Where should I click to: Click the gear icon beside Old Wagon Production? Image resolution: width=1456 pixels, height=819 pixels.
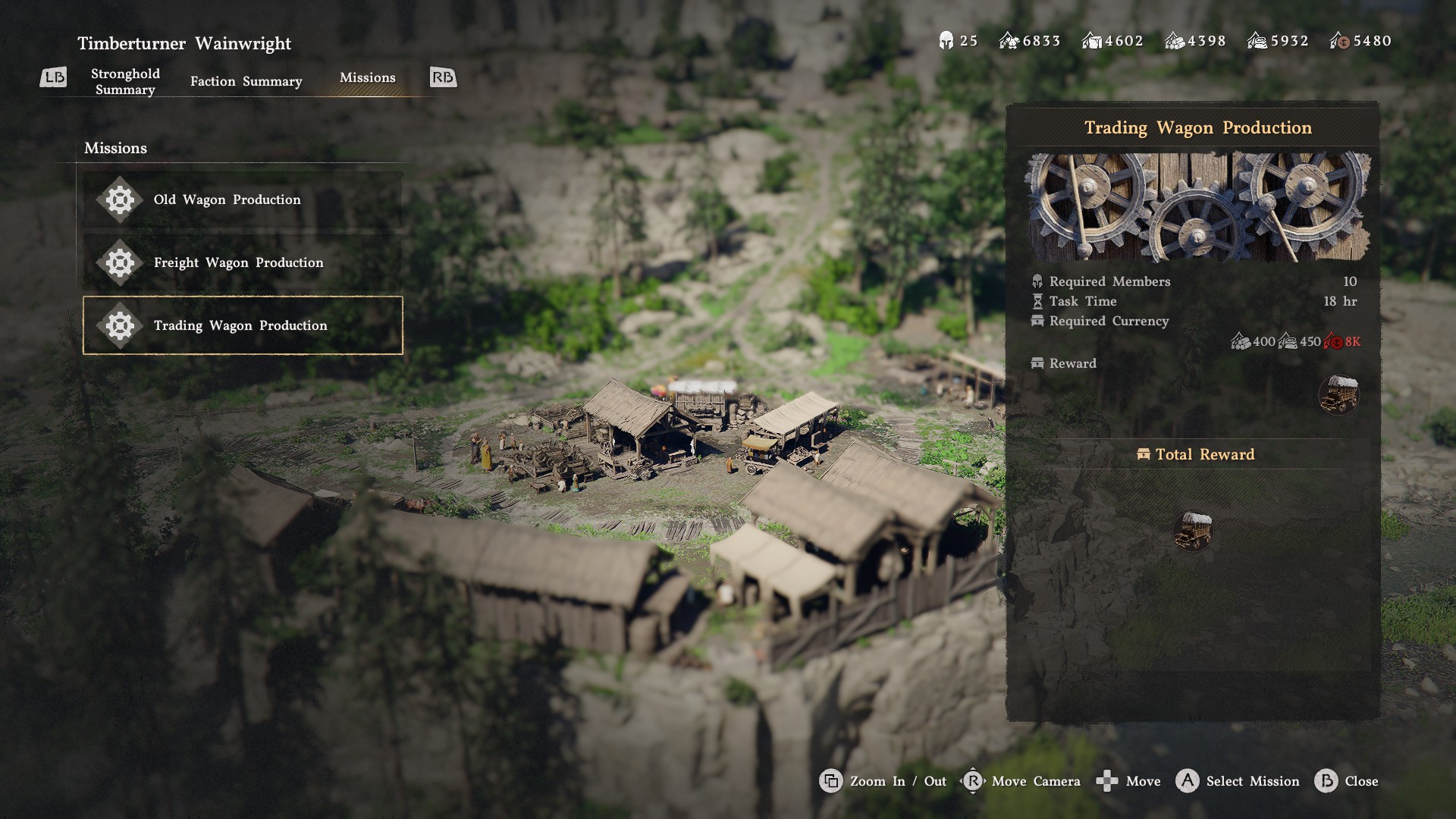tap(119, 199)
